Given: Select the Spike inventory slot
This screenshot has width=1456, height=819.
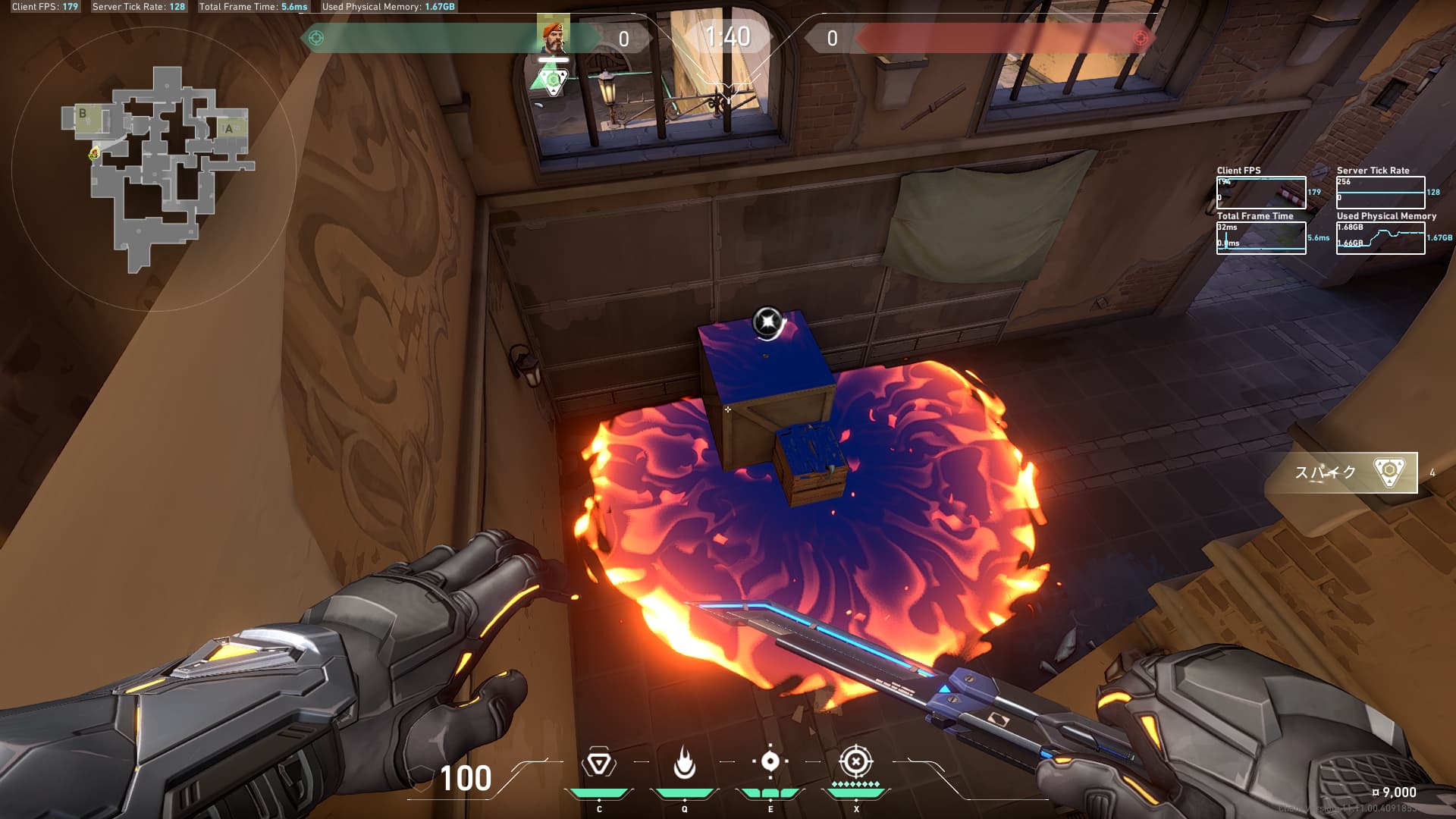Looking at the screenshot, I should 1341,472.
